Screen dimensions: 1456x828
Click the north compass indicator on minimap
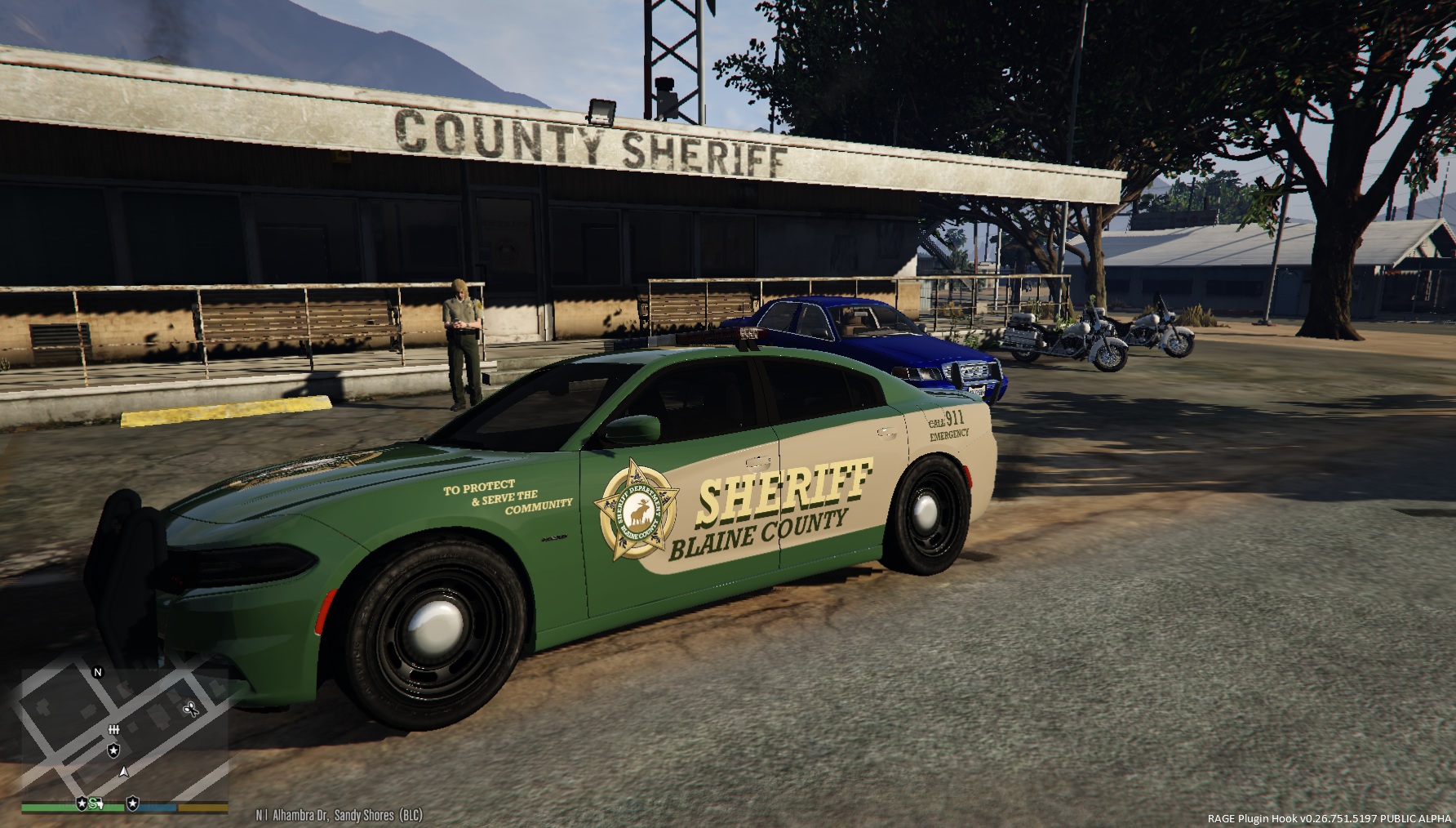point(98,673)
